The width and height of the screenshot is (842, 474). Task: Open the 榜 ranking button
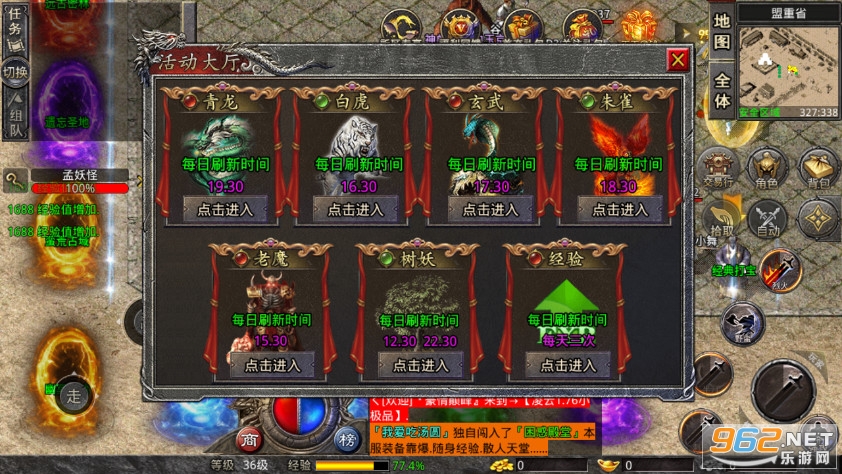tap(346, 439)
